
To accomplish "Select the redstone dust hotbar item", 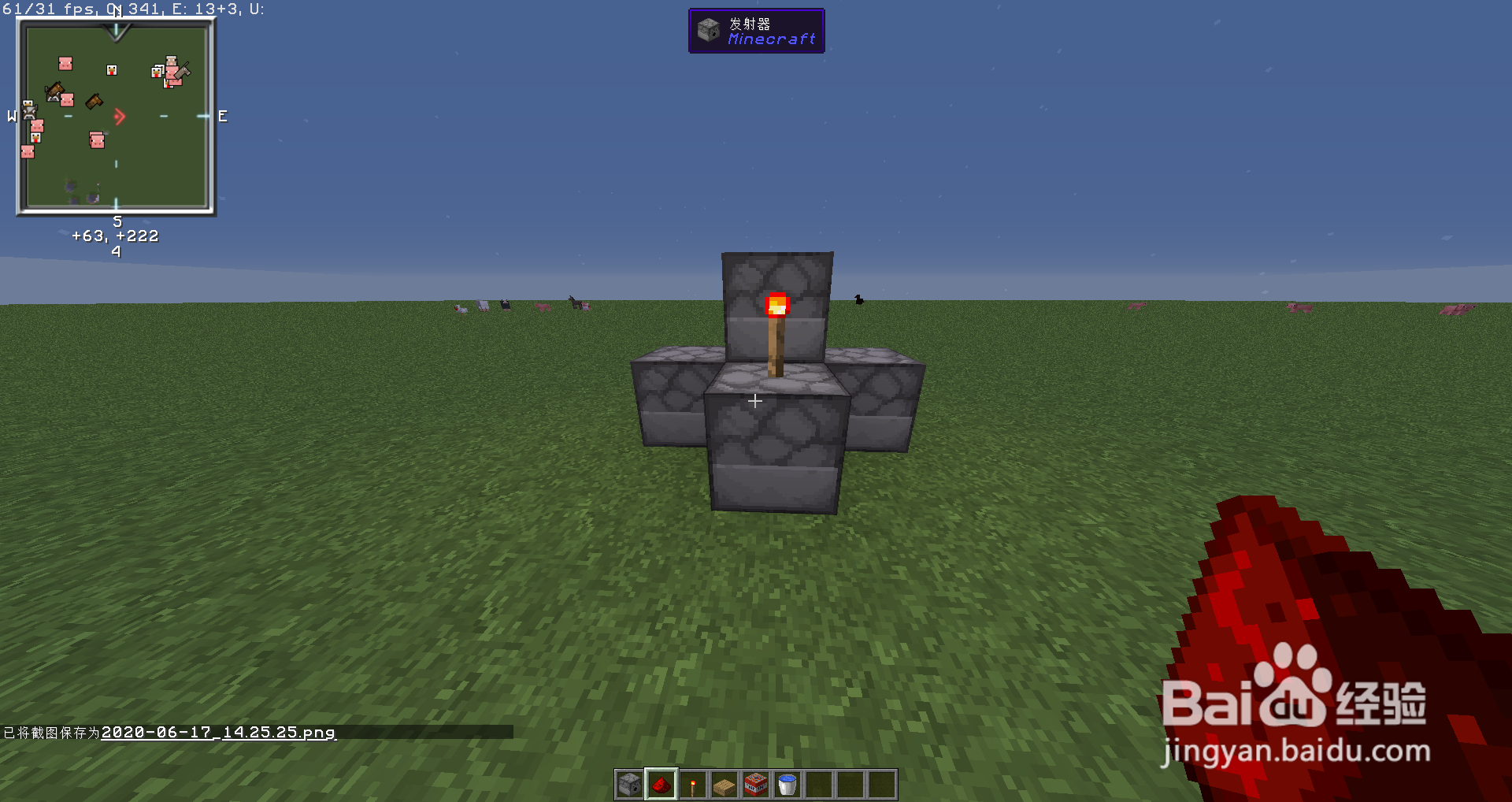I will coord(660,783).
